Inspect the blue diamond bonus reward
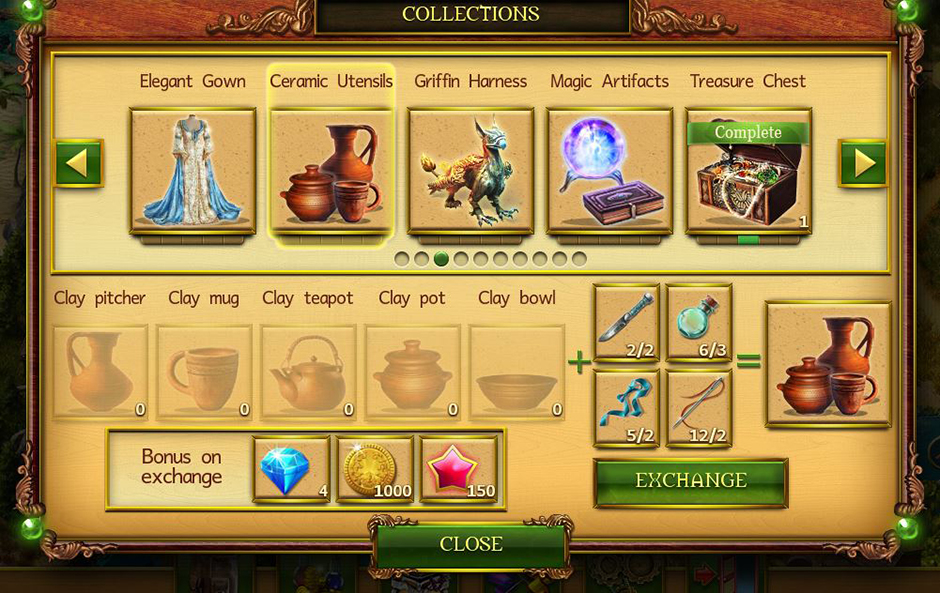 click(x=291, y=469)
